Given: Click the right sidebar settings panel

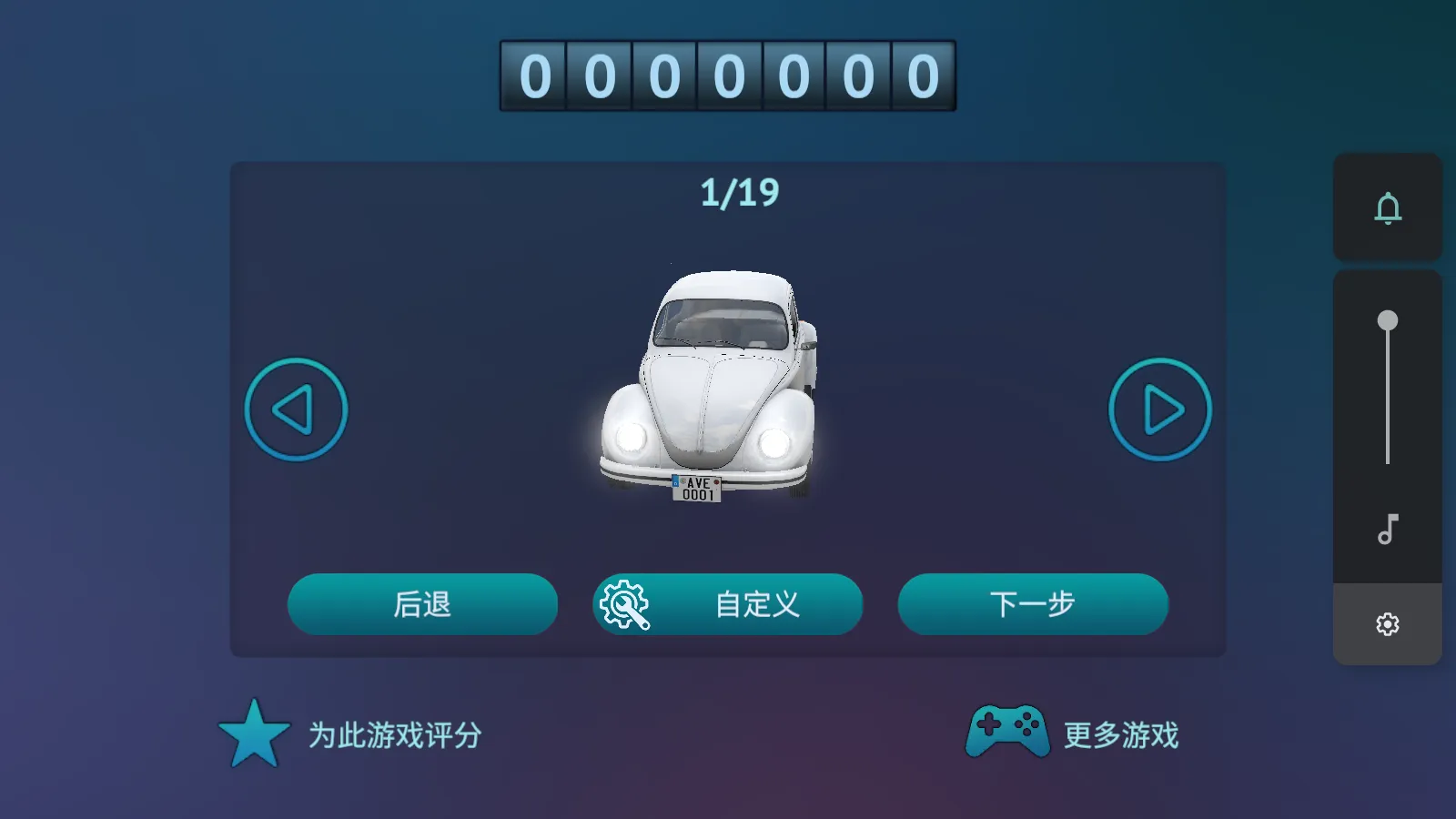Looking at the screenshot, I should 1387,455.
